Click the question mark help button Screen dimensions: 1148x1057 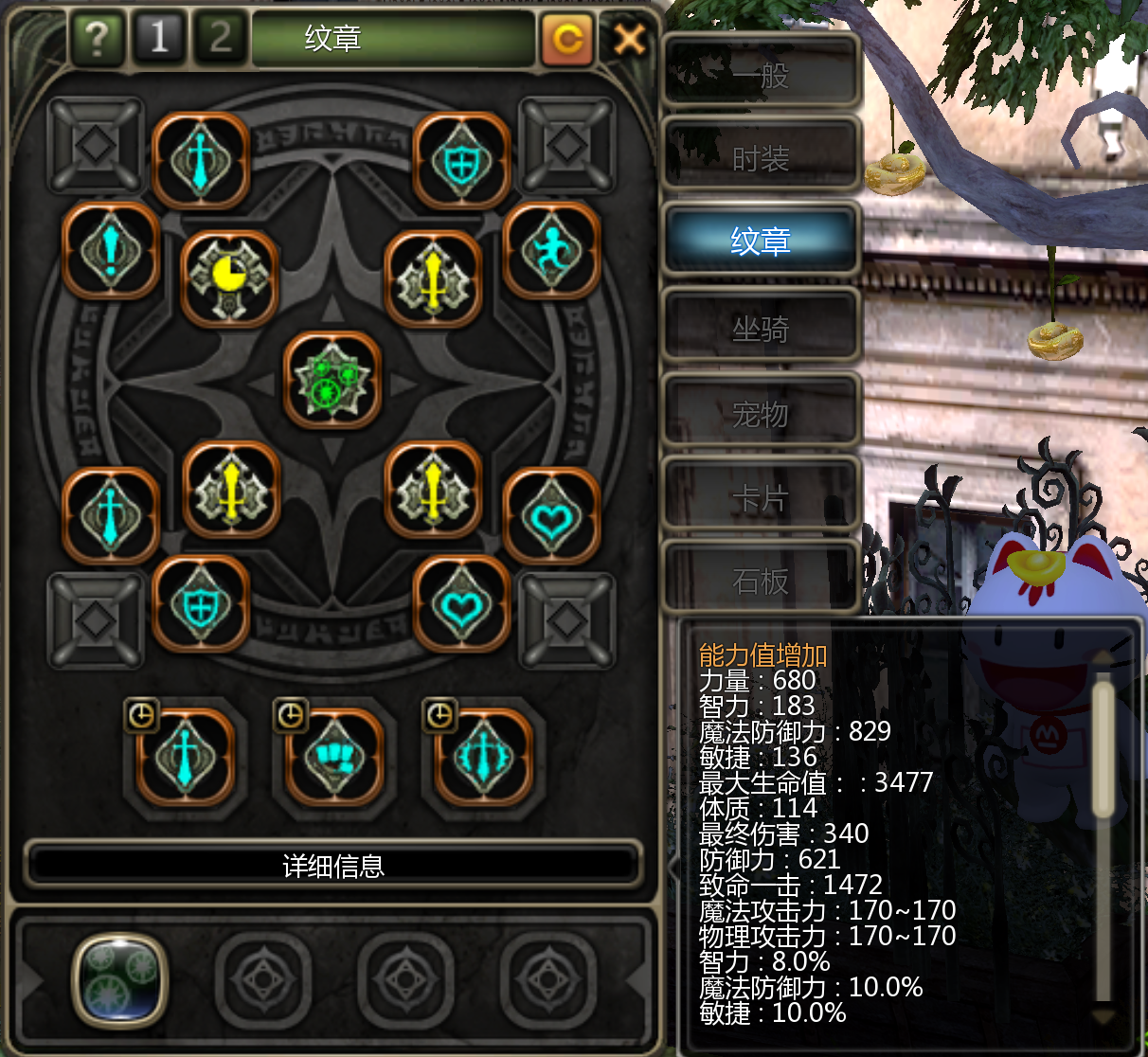tap(97, 39)
